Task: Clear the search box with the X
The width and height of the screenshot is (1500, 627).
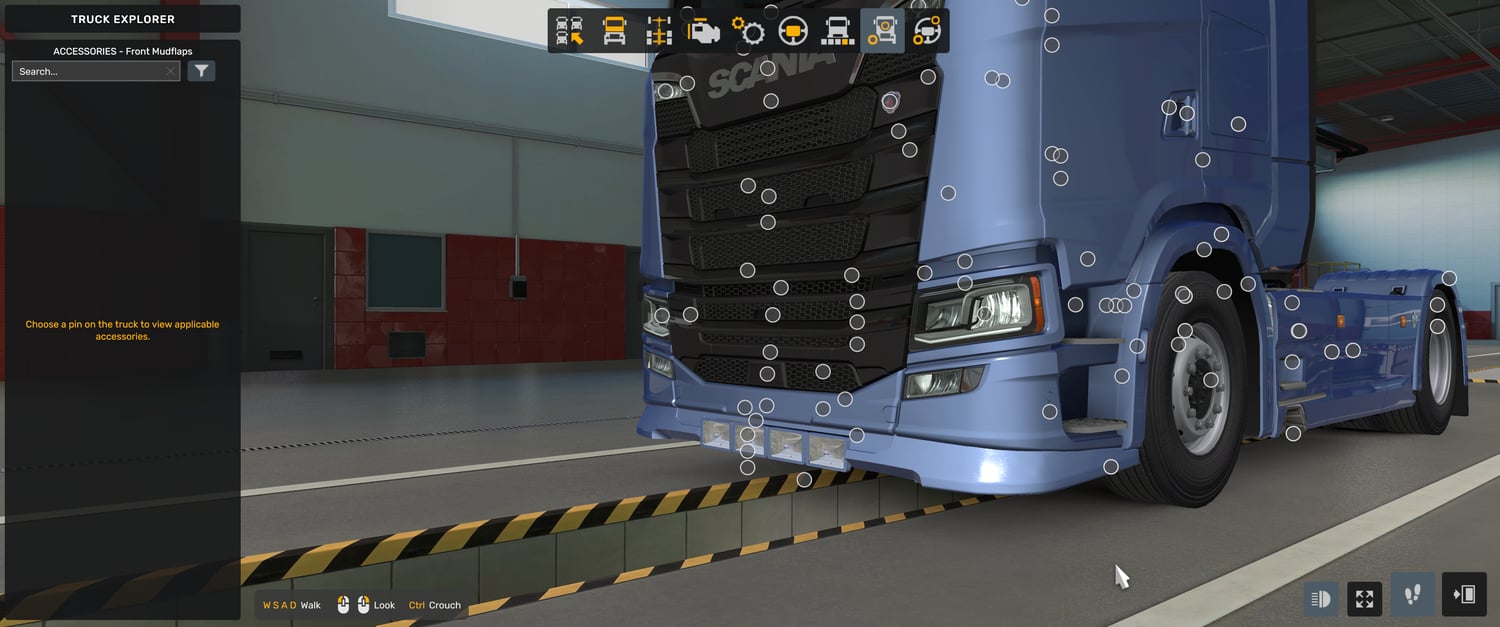Action: click(x=171, y=72)
